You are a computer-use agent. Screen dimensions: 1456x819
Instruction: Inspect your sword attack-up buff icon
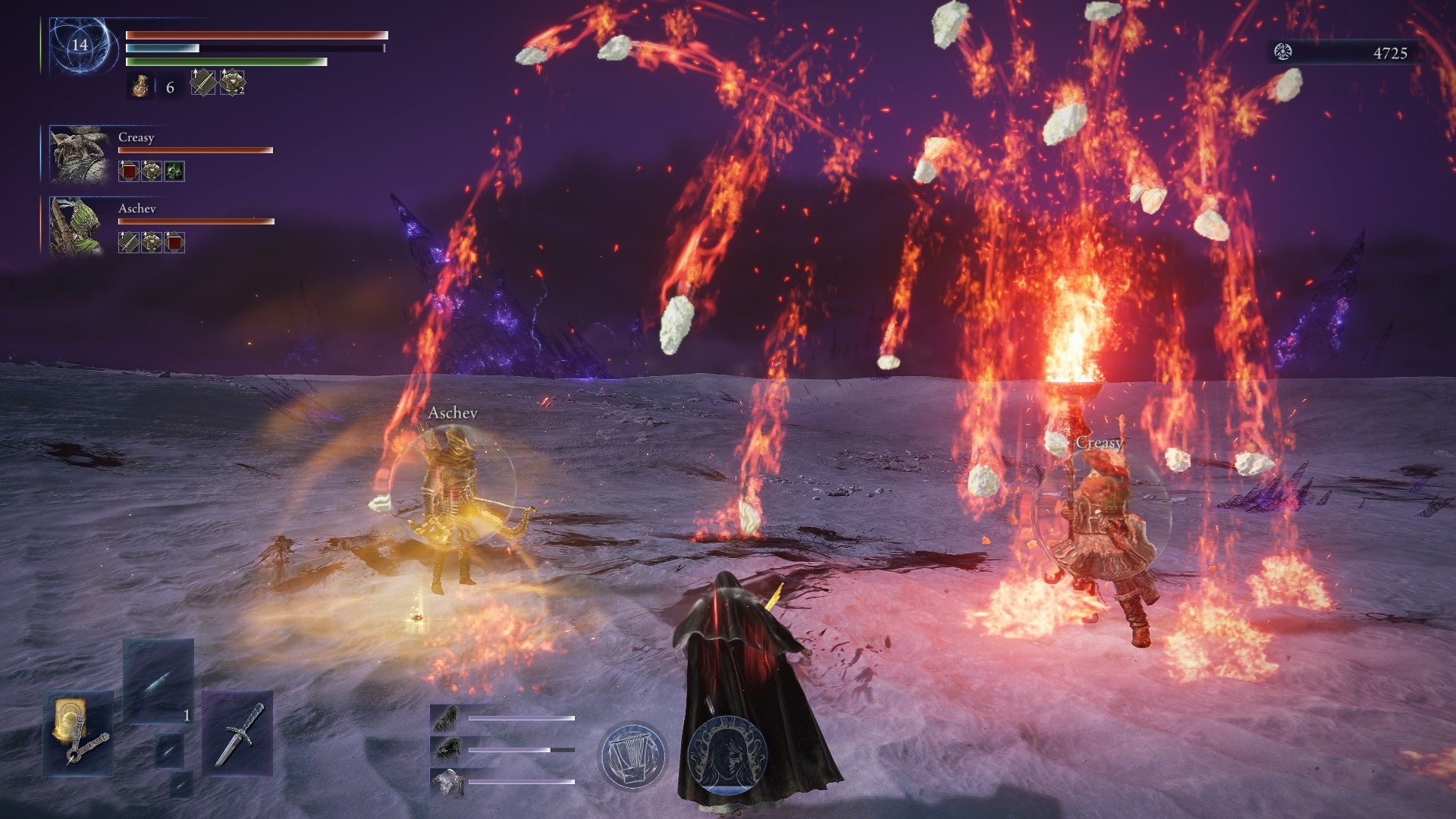pos(202,82)
